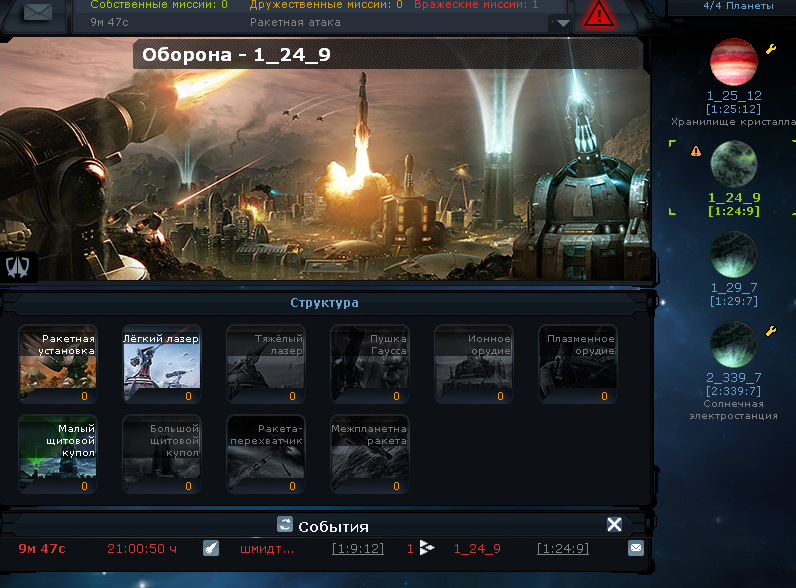
Task: Refresh the События events list
Action: pyautogui.click(x=284, y=525)
